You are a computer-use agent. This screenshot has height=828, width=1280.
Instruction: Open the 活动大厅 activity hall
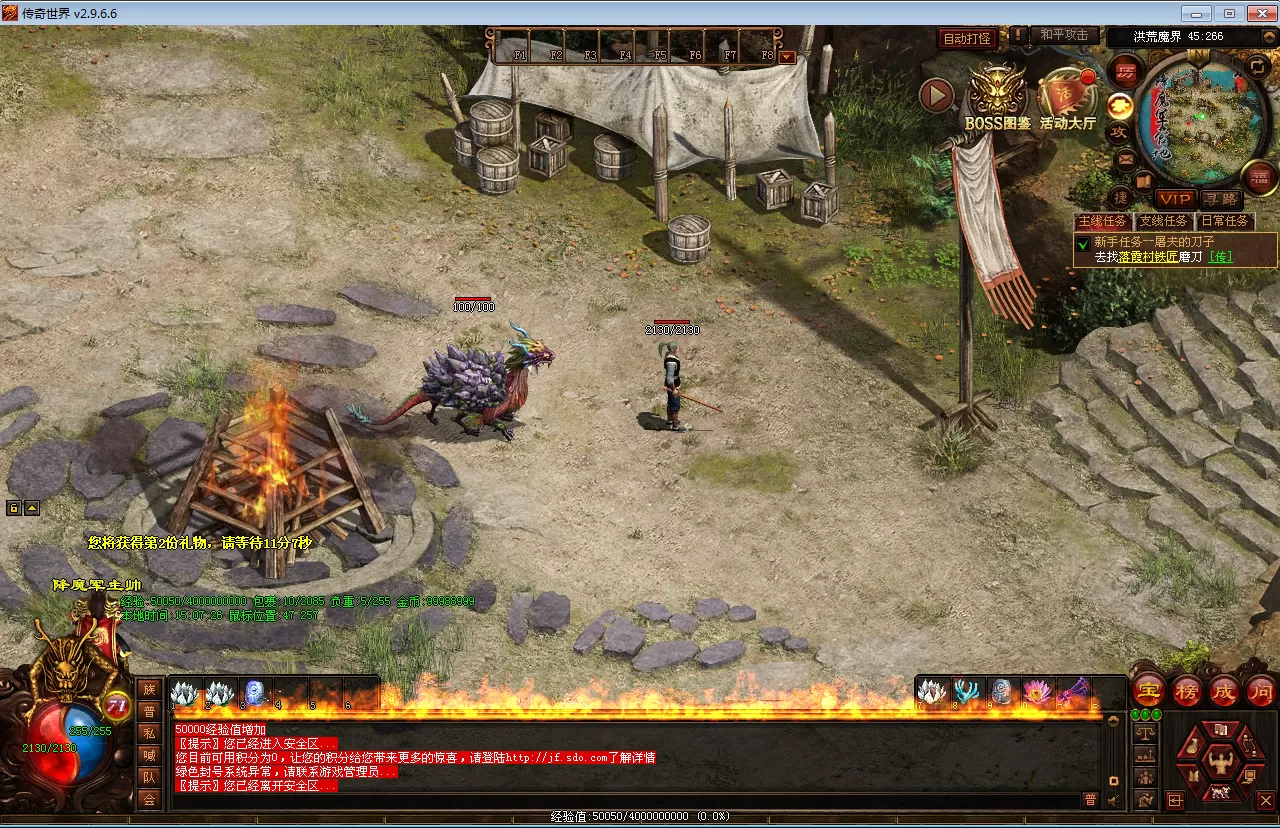[x=1067, y=96]
